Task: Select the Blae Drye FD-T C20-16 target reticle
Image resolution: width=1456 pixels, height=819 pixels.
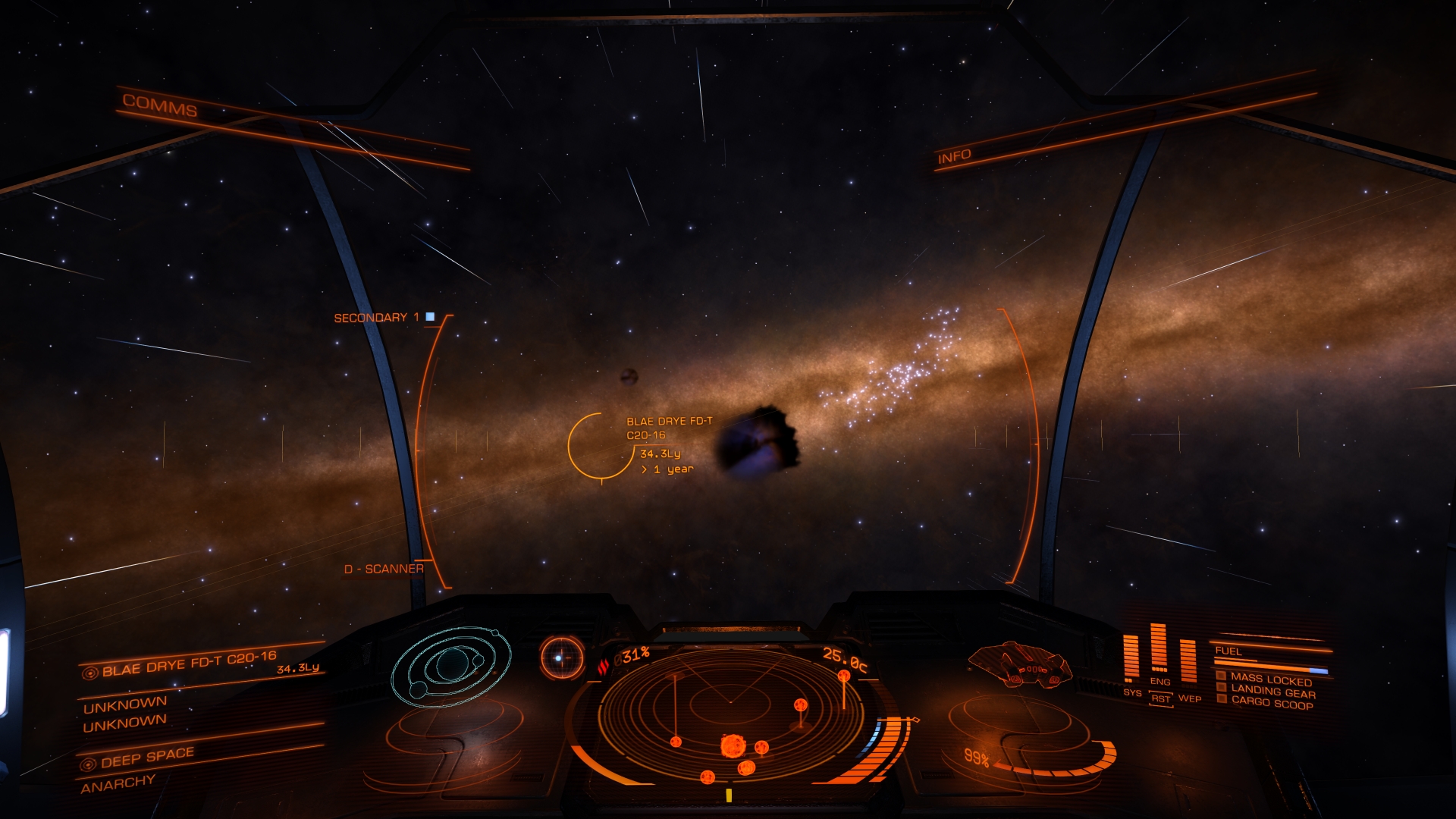Action: (x=601, y=447)
